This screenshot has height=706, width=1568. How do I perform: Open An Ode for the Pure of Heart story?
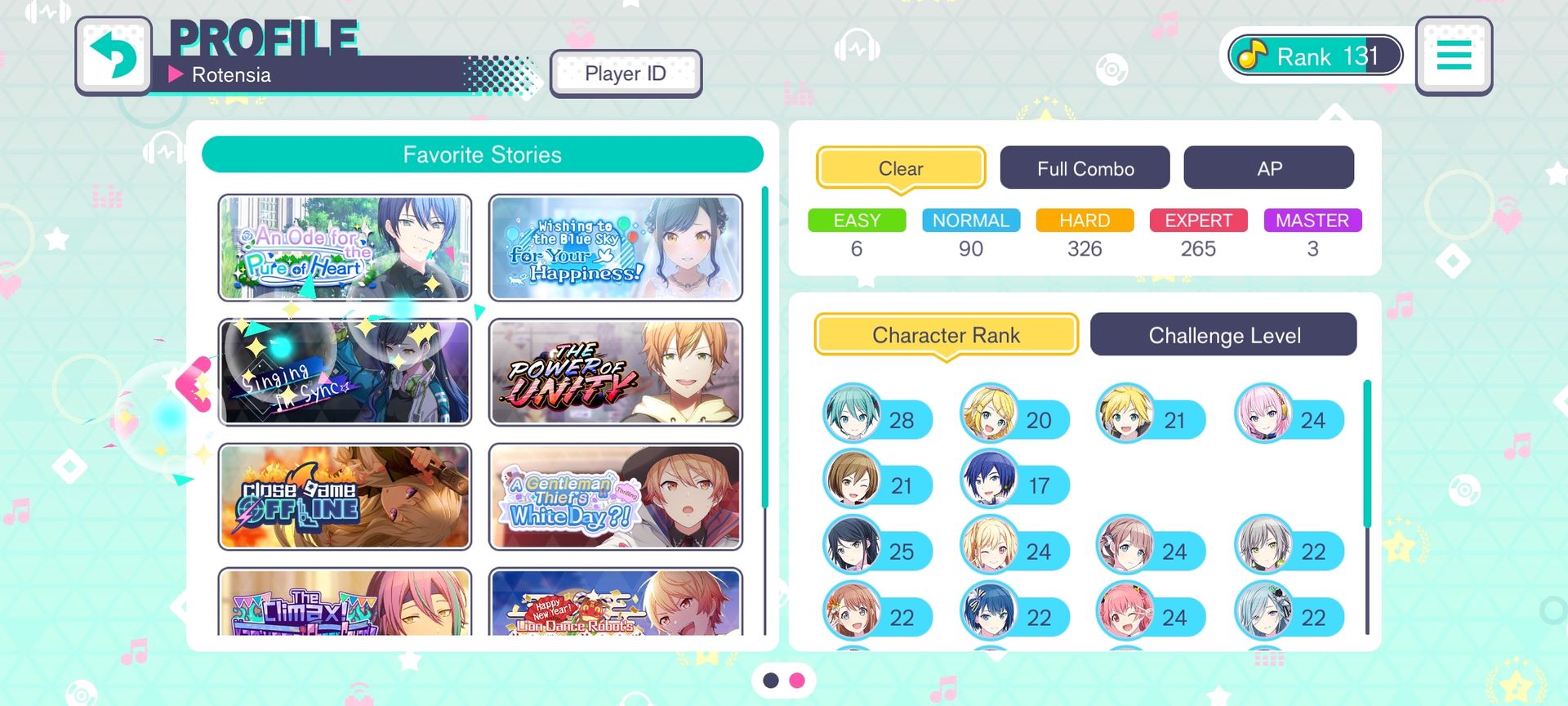click(345, 248)
